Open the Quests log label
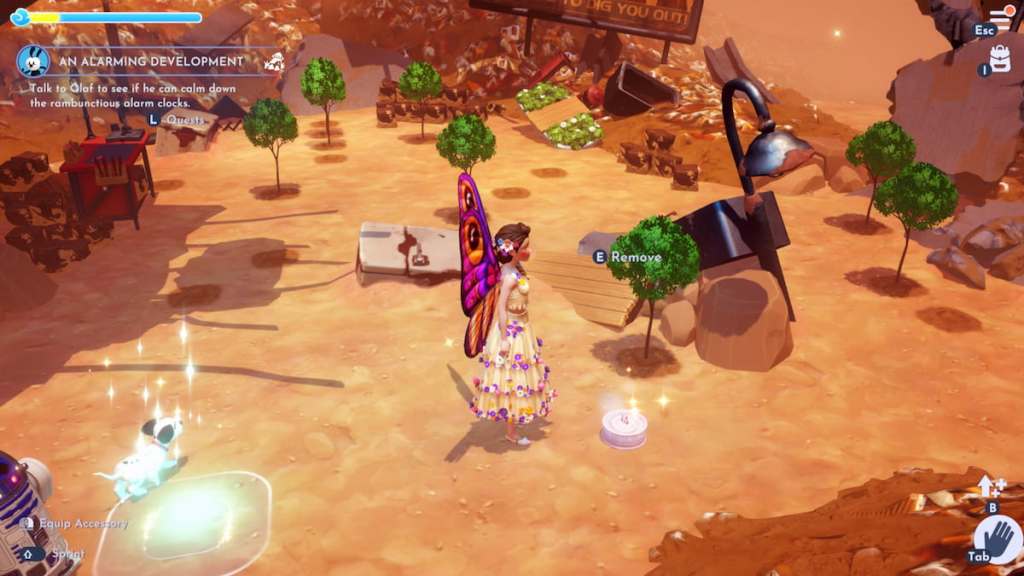Screen dimensions: 1024x576 [x=185, y=119]
